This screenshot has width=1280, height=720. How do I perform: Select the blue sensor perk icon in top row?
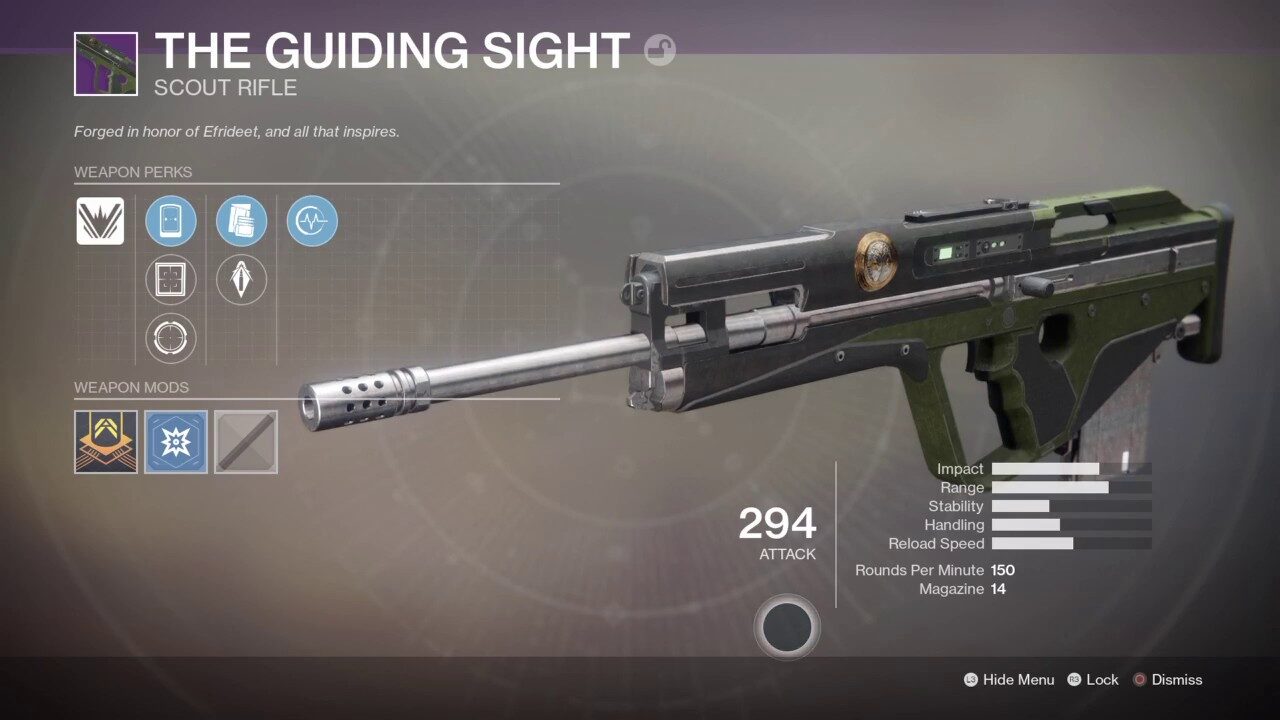click(312, 221)
